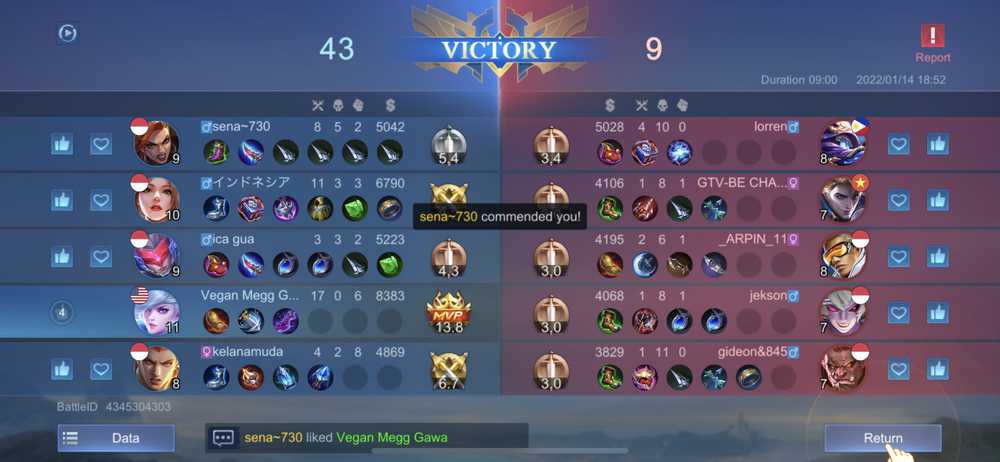Viewport: 1000px width, 462px height.
Task: Open the chat box icon
Action: pos(224,438)
